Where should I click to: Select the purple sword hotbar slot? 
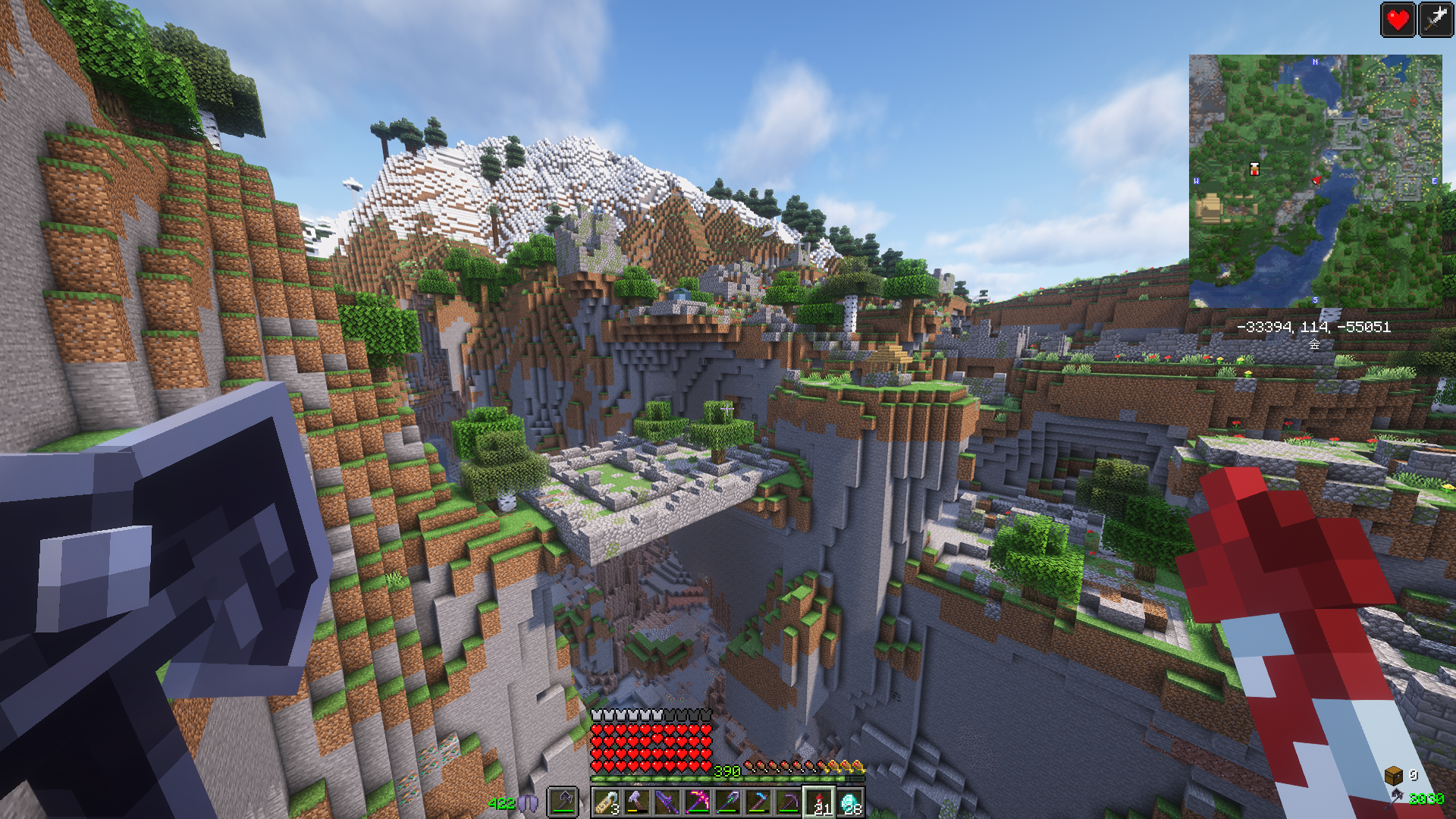click(x=667, y=802)
